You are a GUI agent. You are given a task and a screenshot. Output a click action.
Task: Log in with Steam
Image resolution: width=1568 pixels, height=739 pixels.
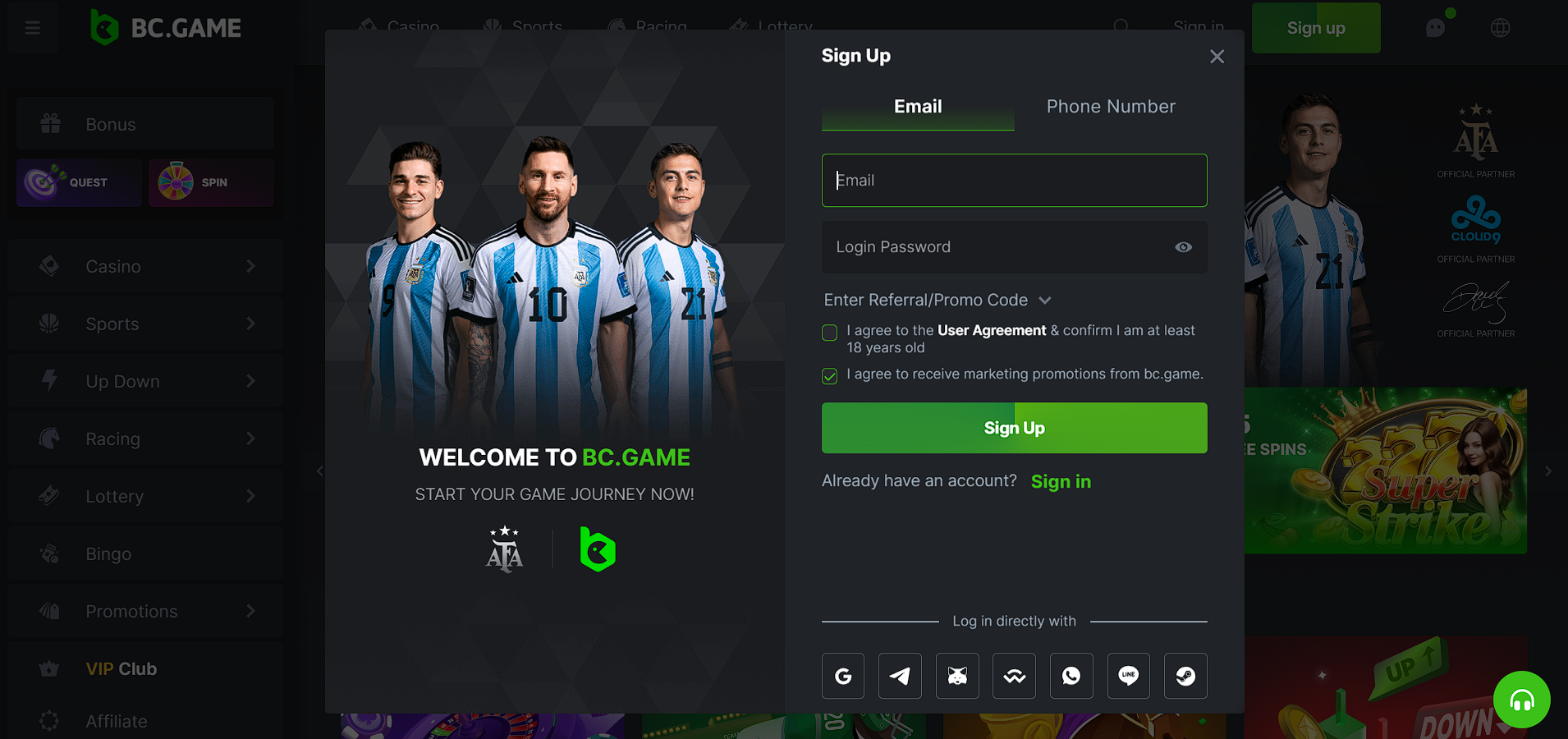[x=1185, y=676]
